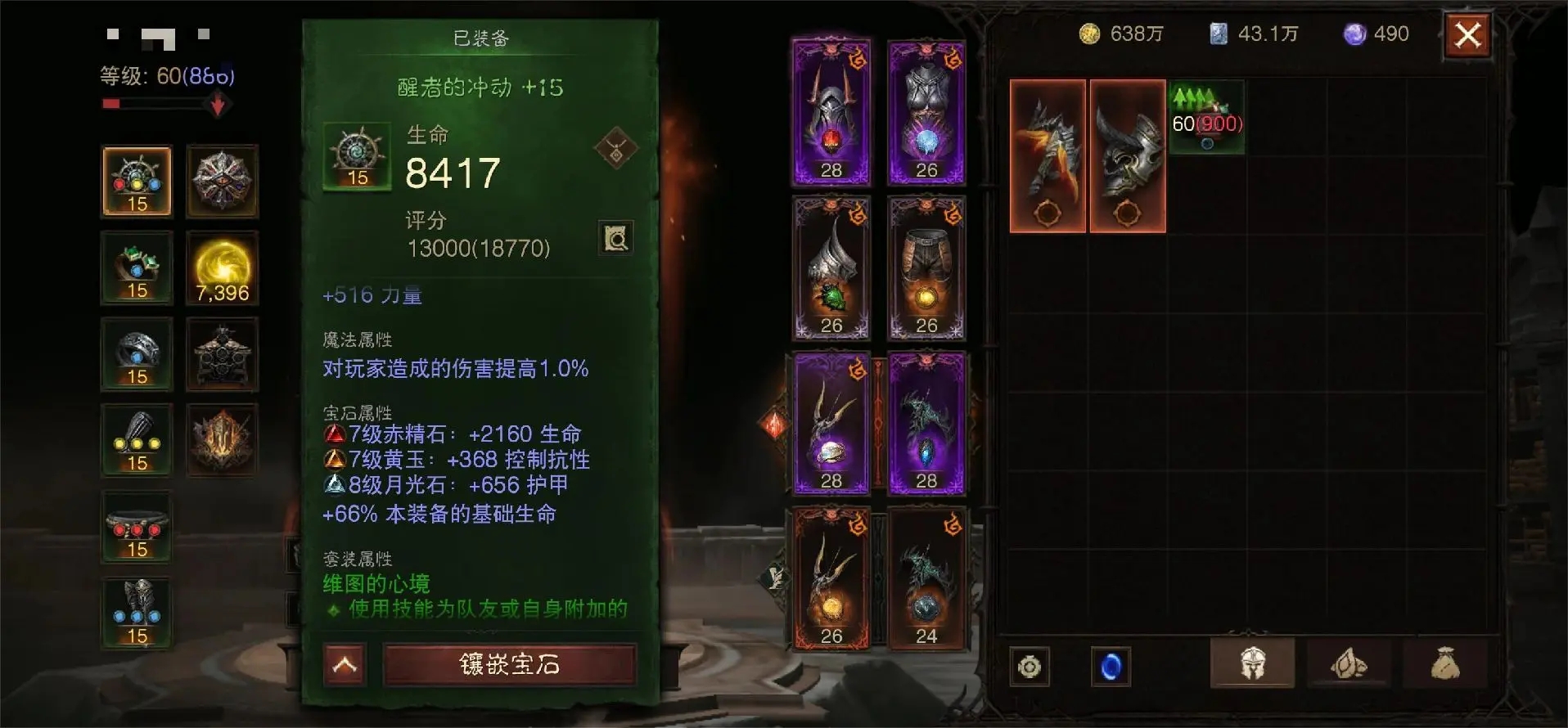Click the X button to close the inventory
1568x728 pixels.
(x=1469, y=36)
